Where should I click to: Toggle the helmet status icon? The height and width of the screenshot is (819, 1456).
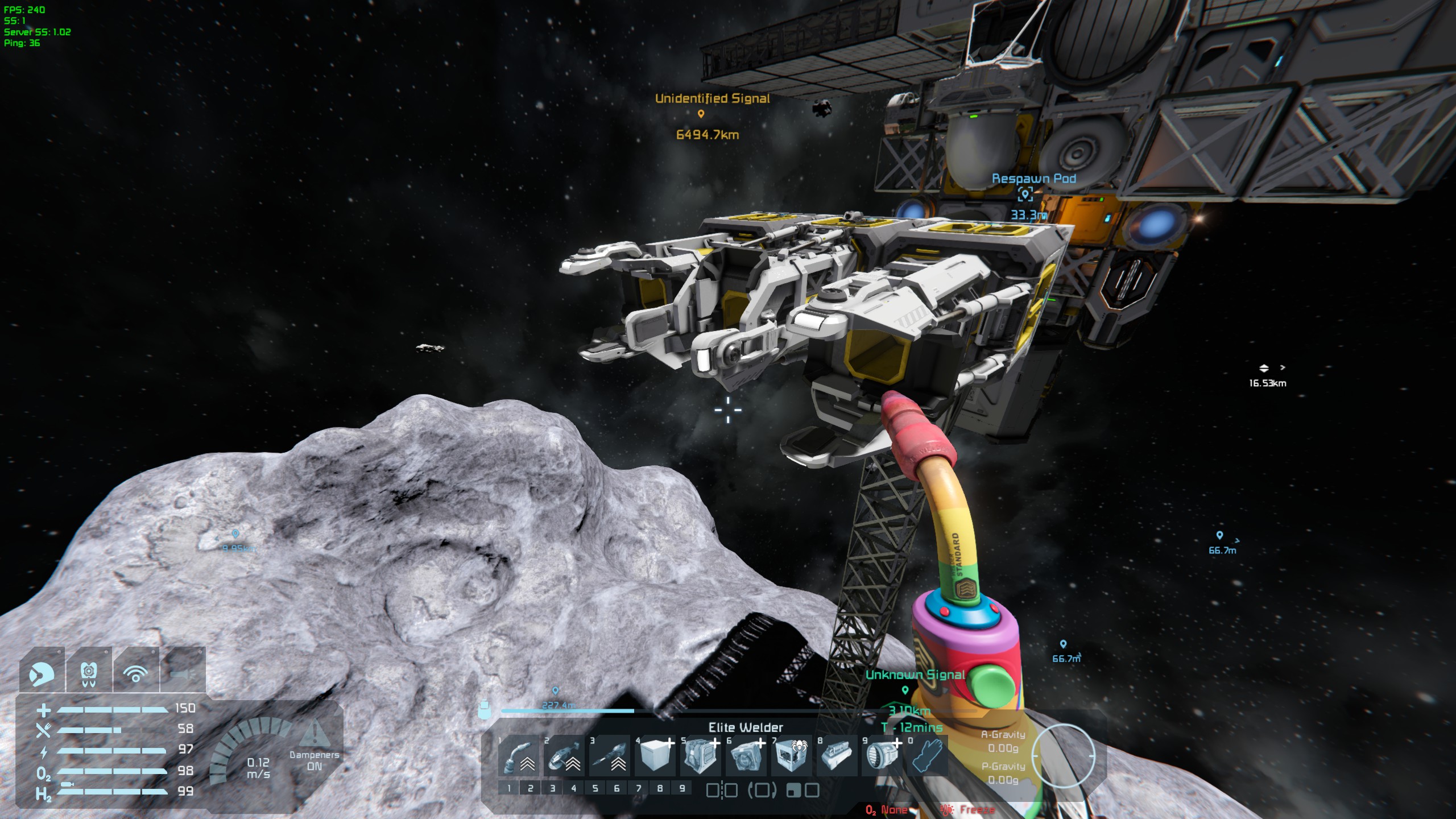42,672
